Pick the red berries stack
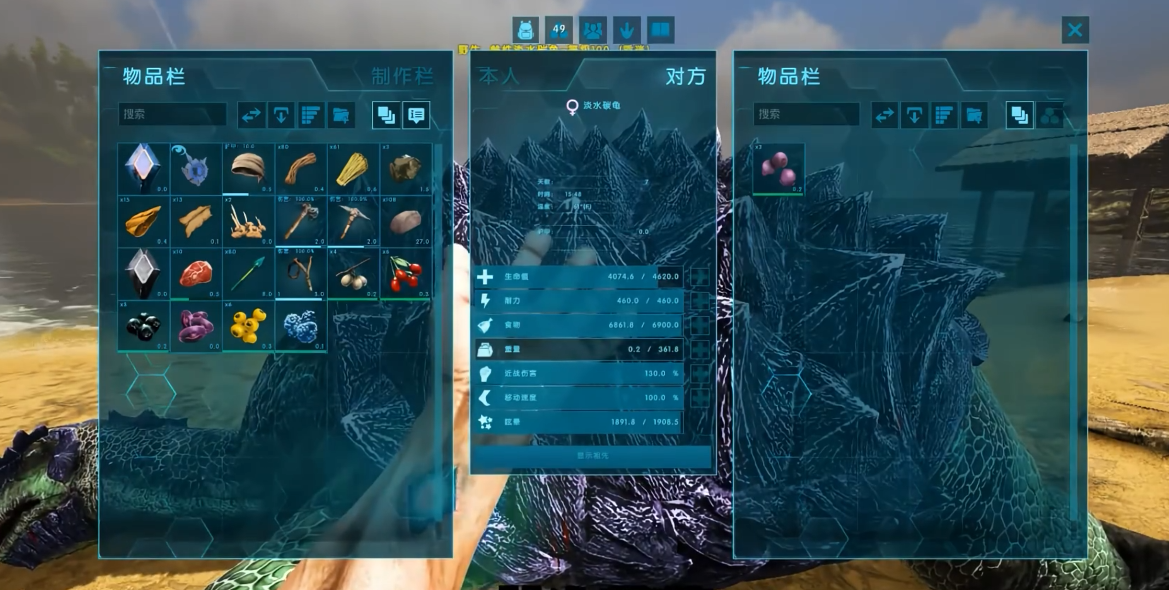Viewport: 1169px width, 590px height. tap(406, 273)
